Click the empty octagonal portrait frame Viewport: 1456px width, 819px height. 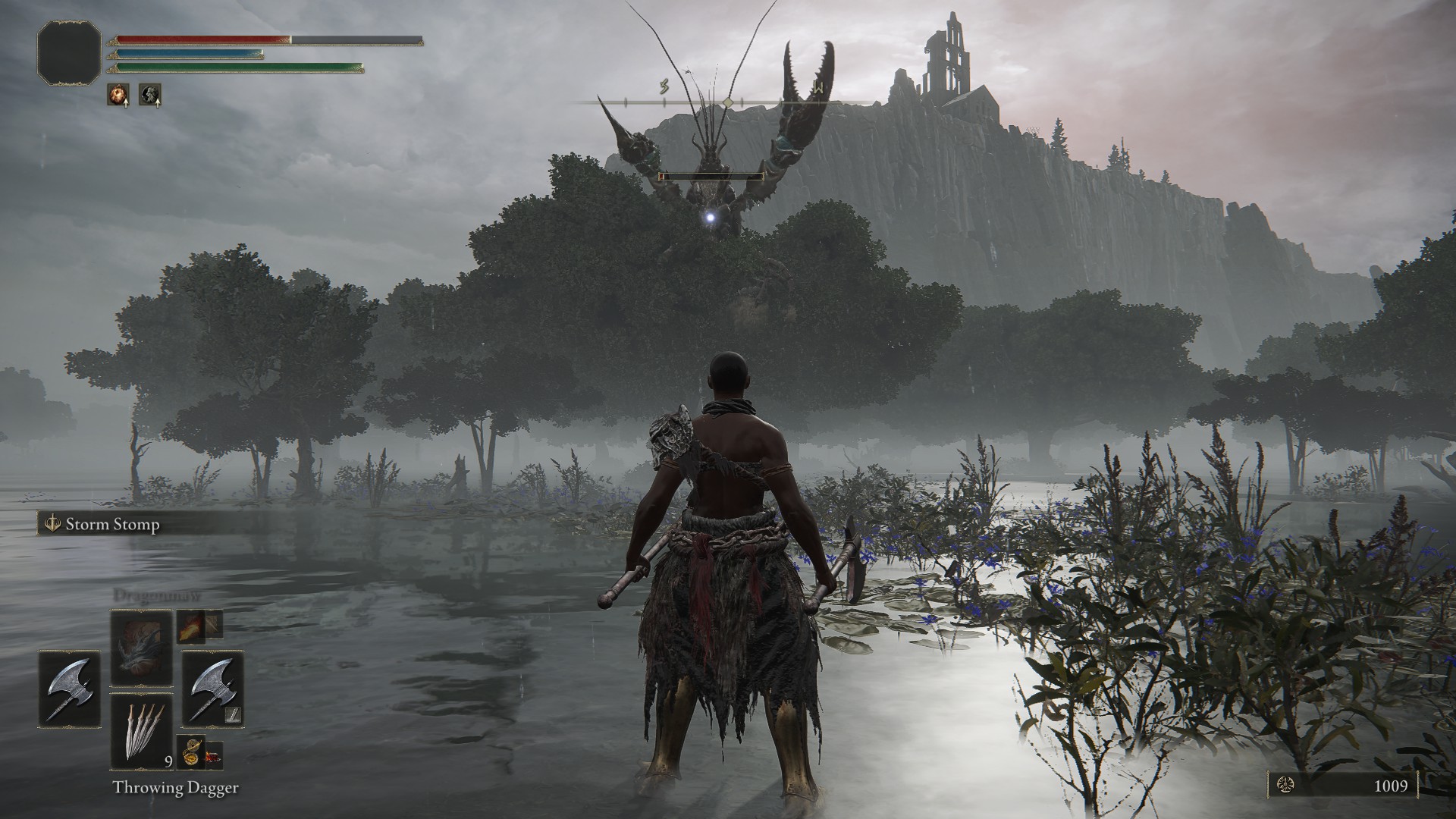(x=69, y=52)
